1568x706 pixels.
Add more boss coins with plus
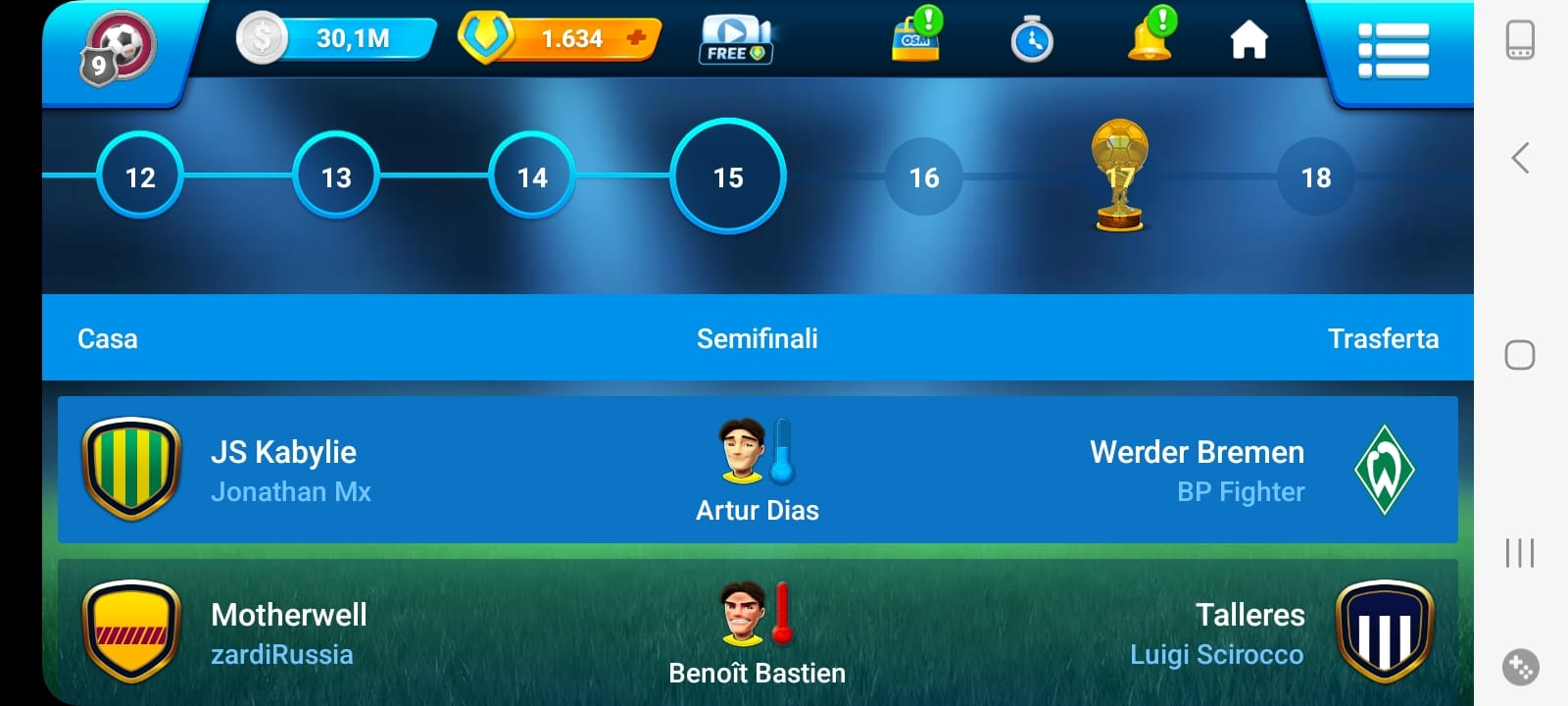tap(637, 38)
